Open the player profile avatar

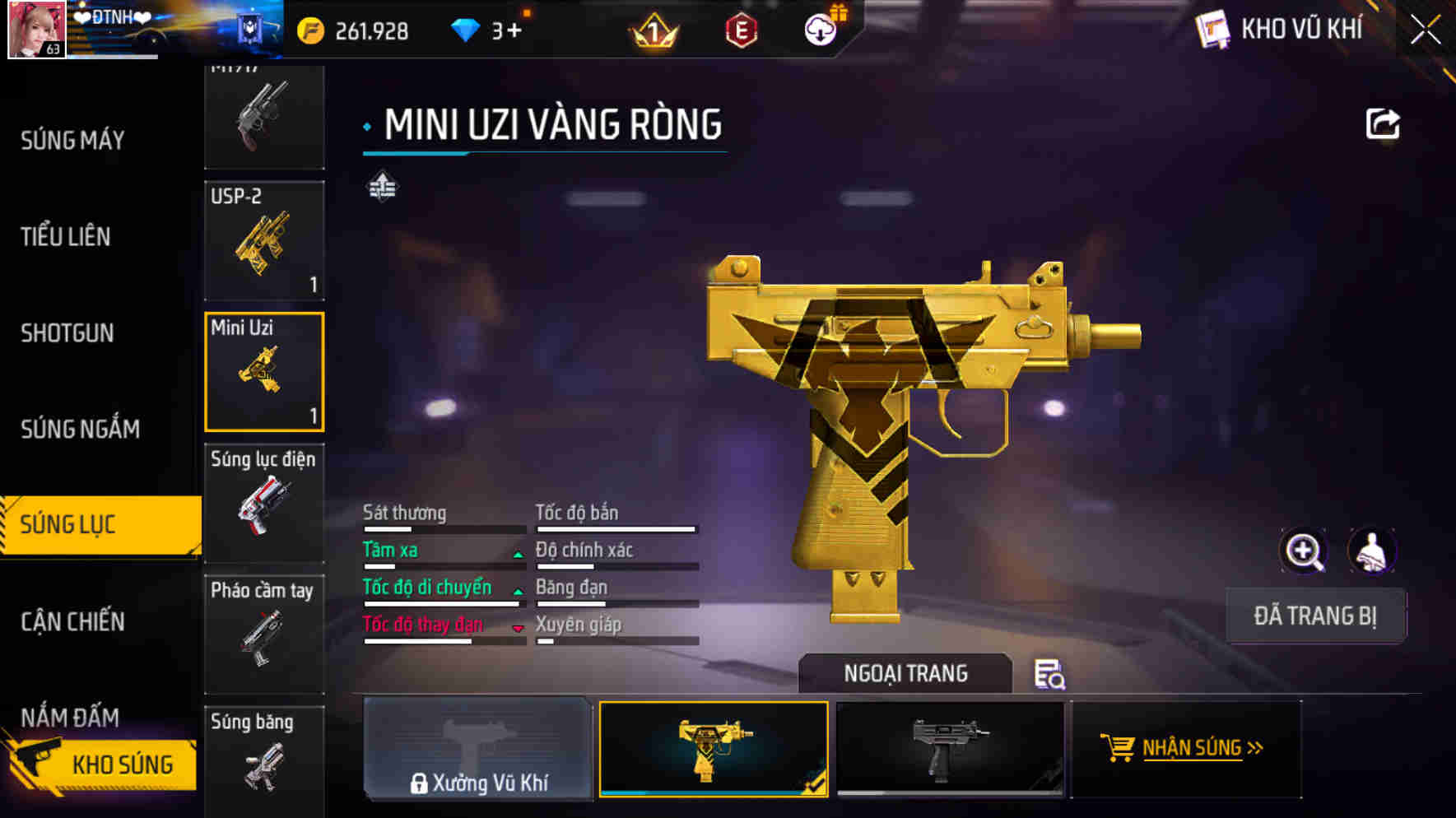[36, 30]
